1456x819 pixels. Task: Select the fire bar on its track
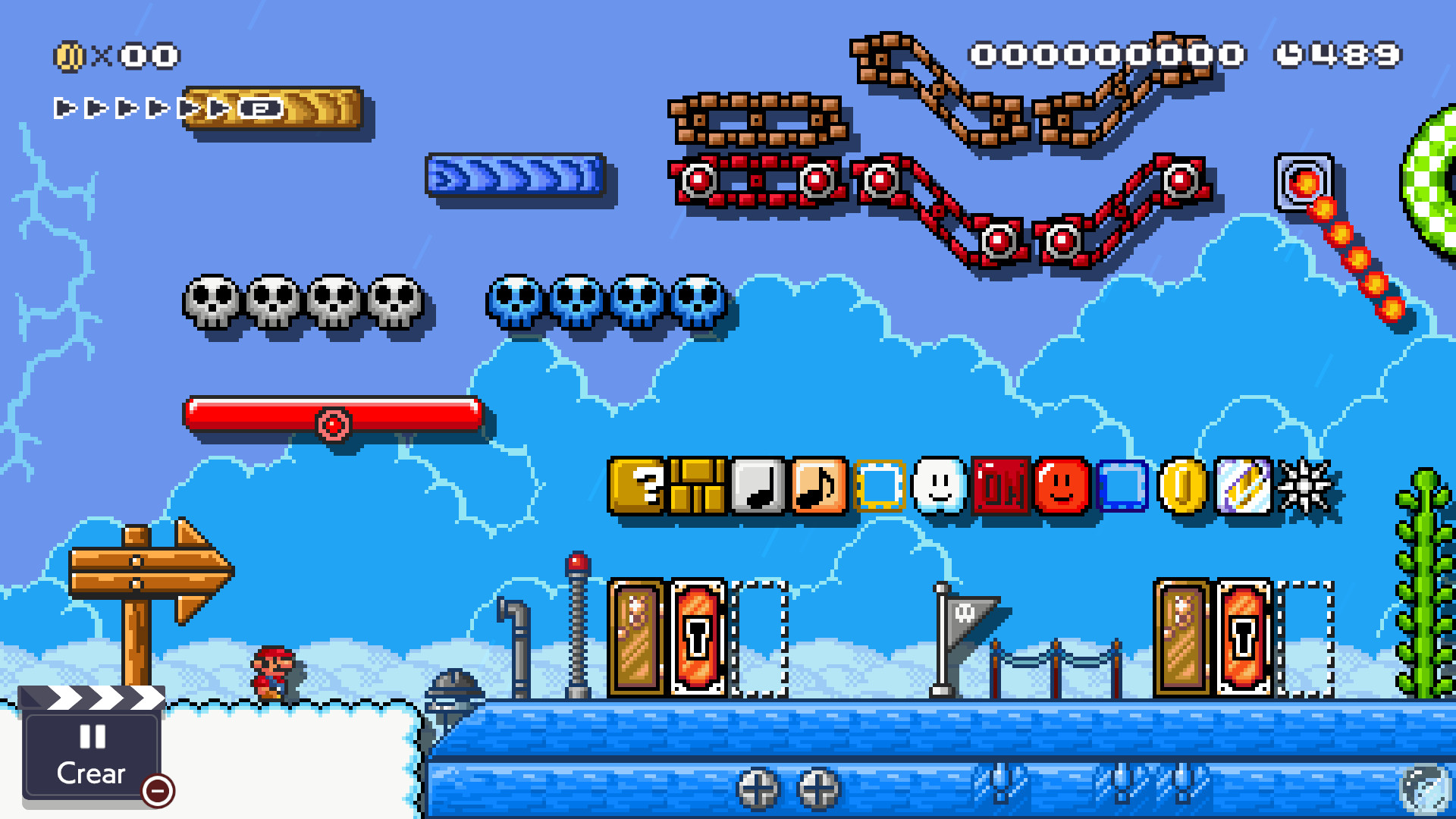pos(1304,180)
